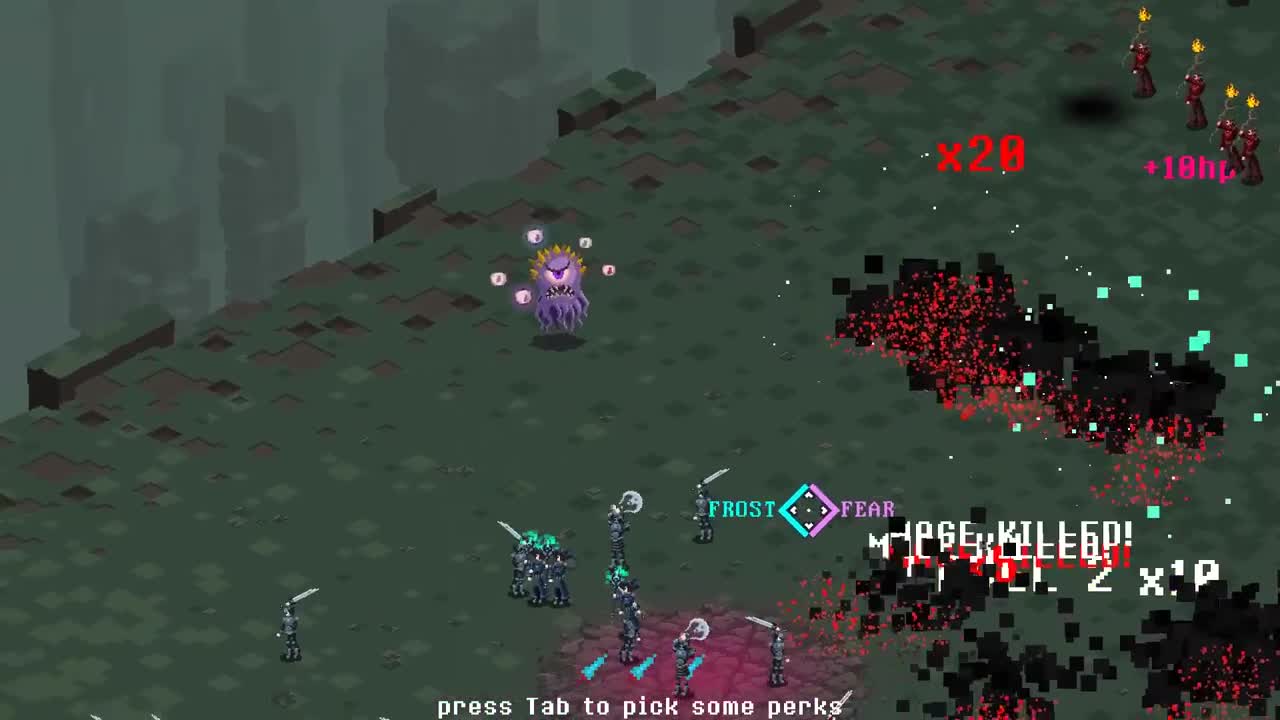Viewport: 1280px width, 720px height.
Task: Click the press Tab to pick some perks text
Action: pos(640,707)
